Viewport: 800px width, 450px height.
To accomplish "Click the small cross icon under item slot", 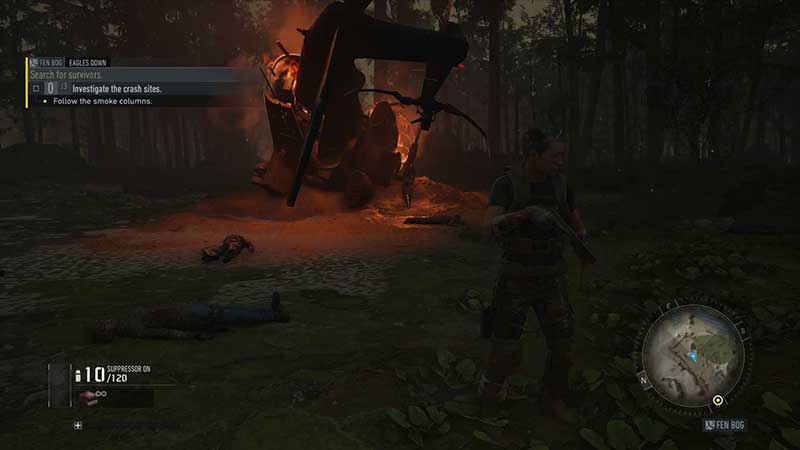I will [x=78, y=425].
